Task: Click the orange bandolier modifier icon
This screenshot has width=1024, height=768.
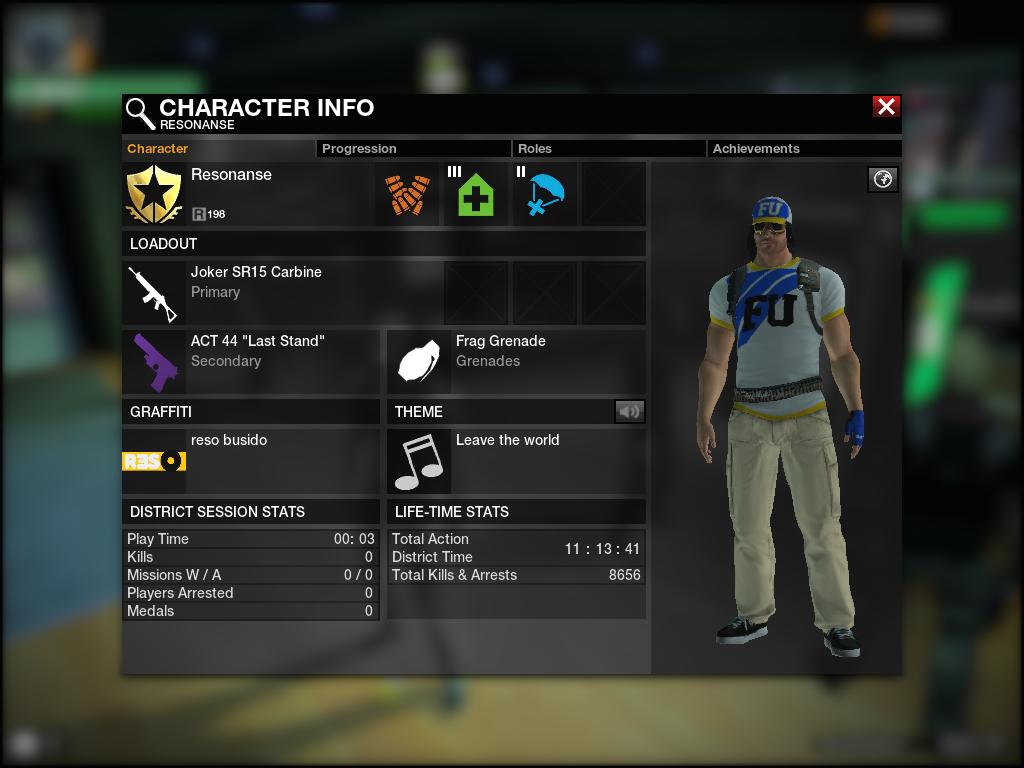Action: [x=407, y=195]
